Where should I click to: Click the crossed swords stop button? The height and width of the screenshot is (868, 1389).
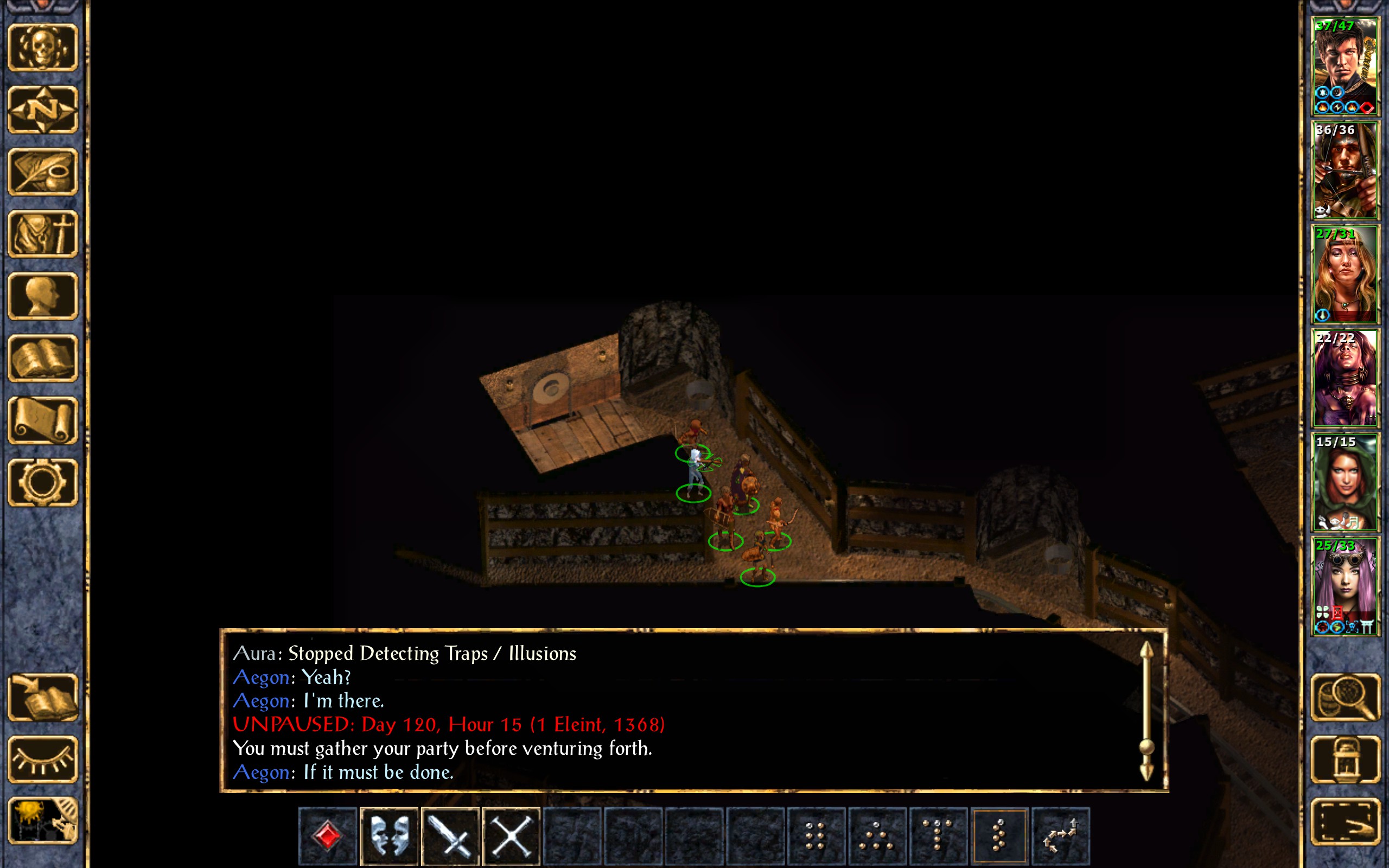(512, 835)
